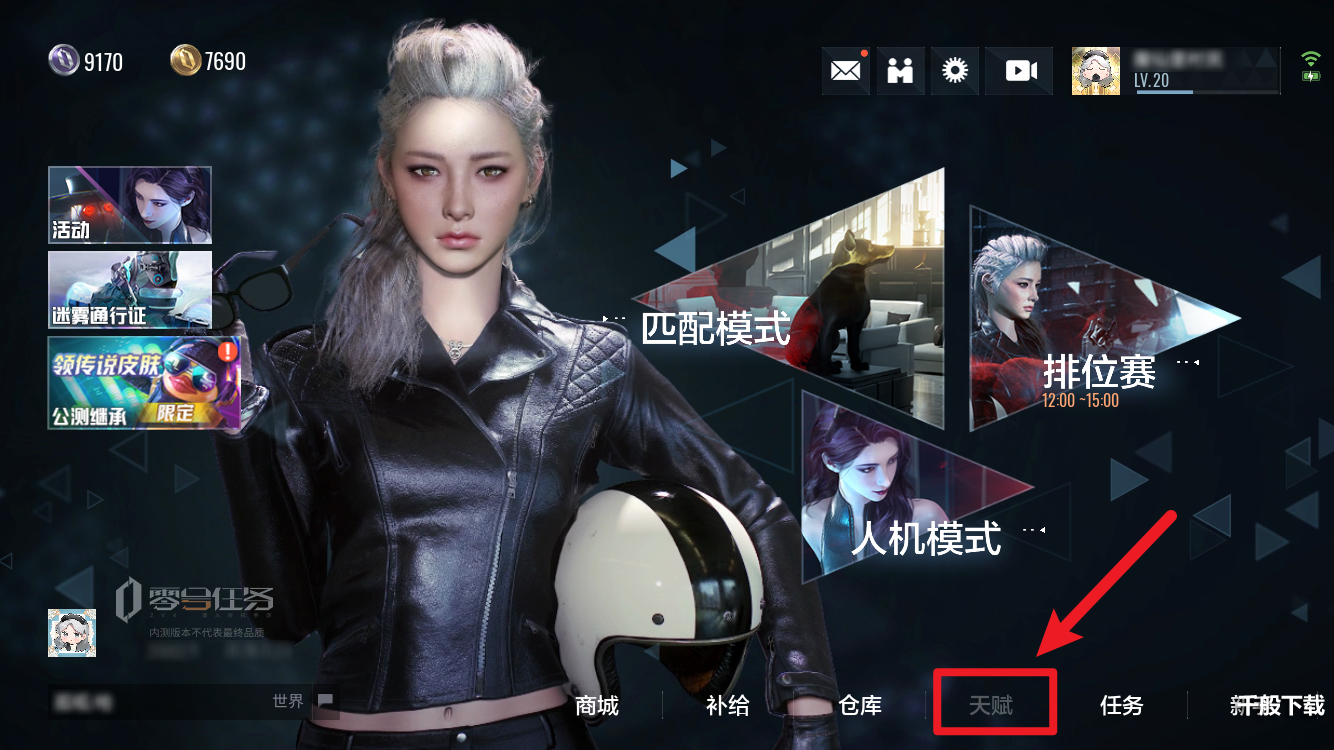Open the player avatar profile at top right
Screen dimensions: 1334x750
[x=1096, y=70]
